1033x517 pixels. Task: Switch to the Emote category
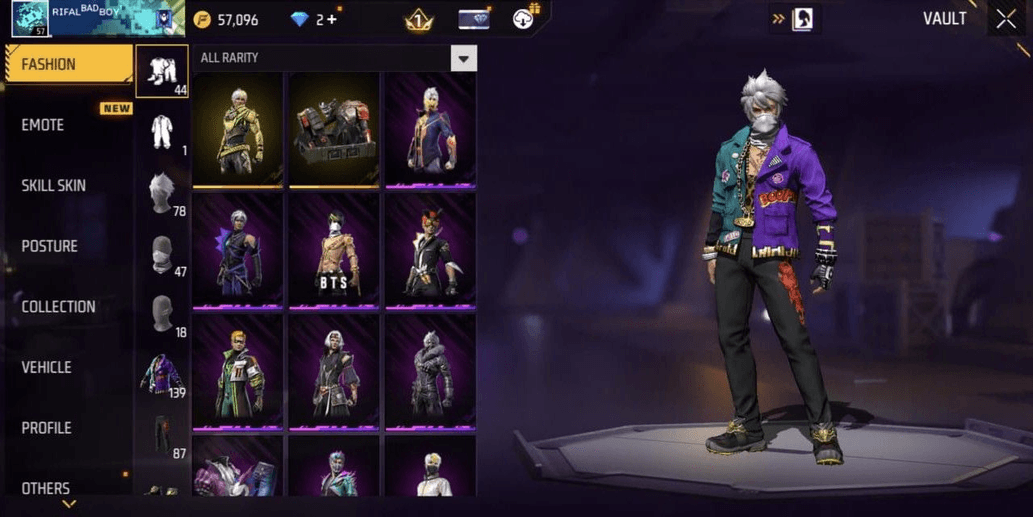click(x=43, y=125)
